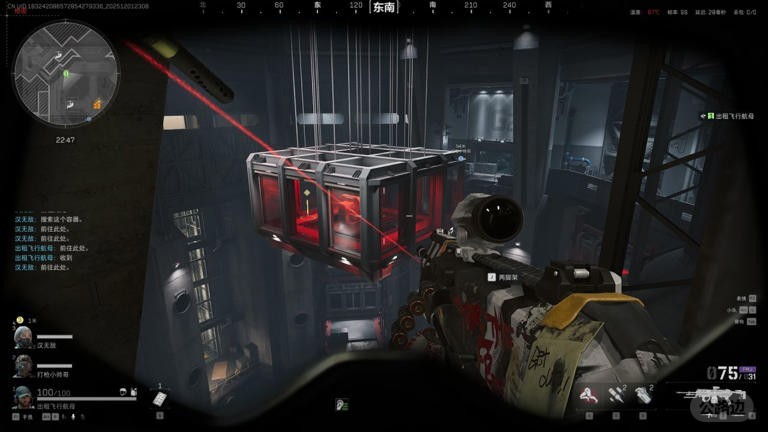Select teammate 打枪小帅哥's portrait
768x432 pixels.
pos(21,366)
